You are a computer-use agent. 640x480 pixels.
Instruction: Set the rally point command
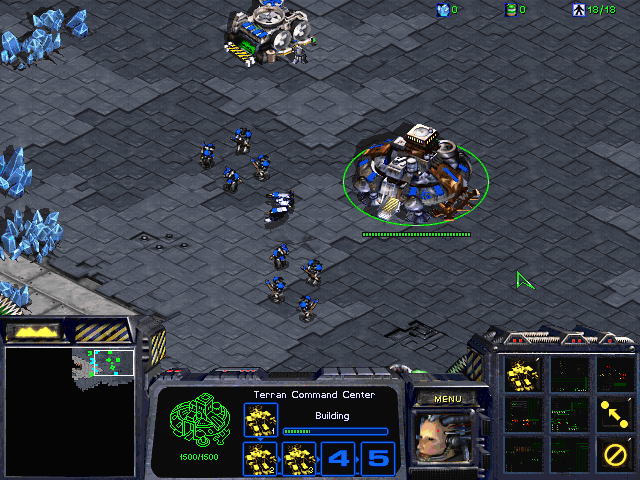coord(612,412)
